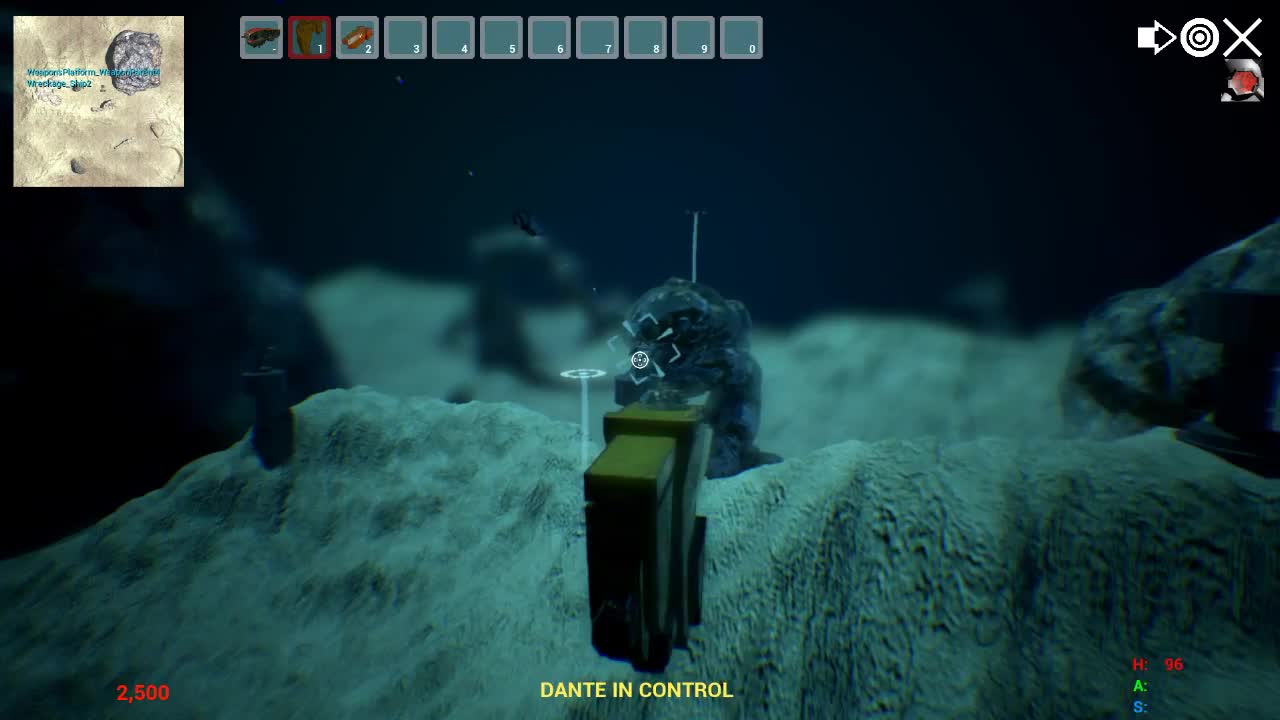Screen dimensions: 1280x720
Task: Expand the WeaponsPlatform_WeaponSystemM minimap label
Action: click(x=92, y=72)
